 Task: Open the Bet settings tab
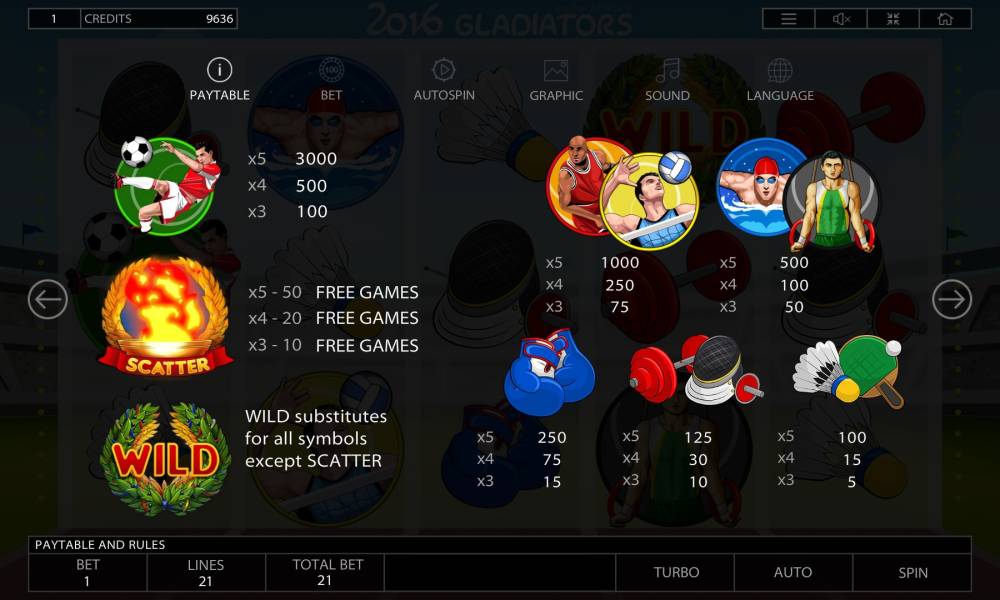331,80
